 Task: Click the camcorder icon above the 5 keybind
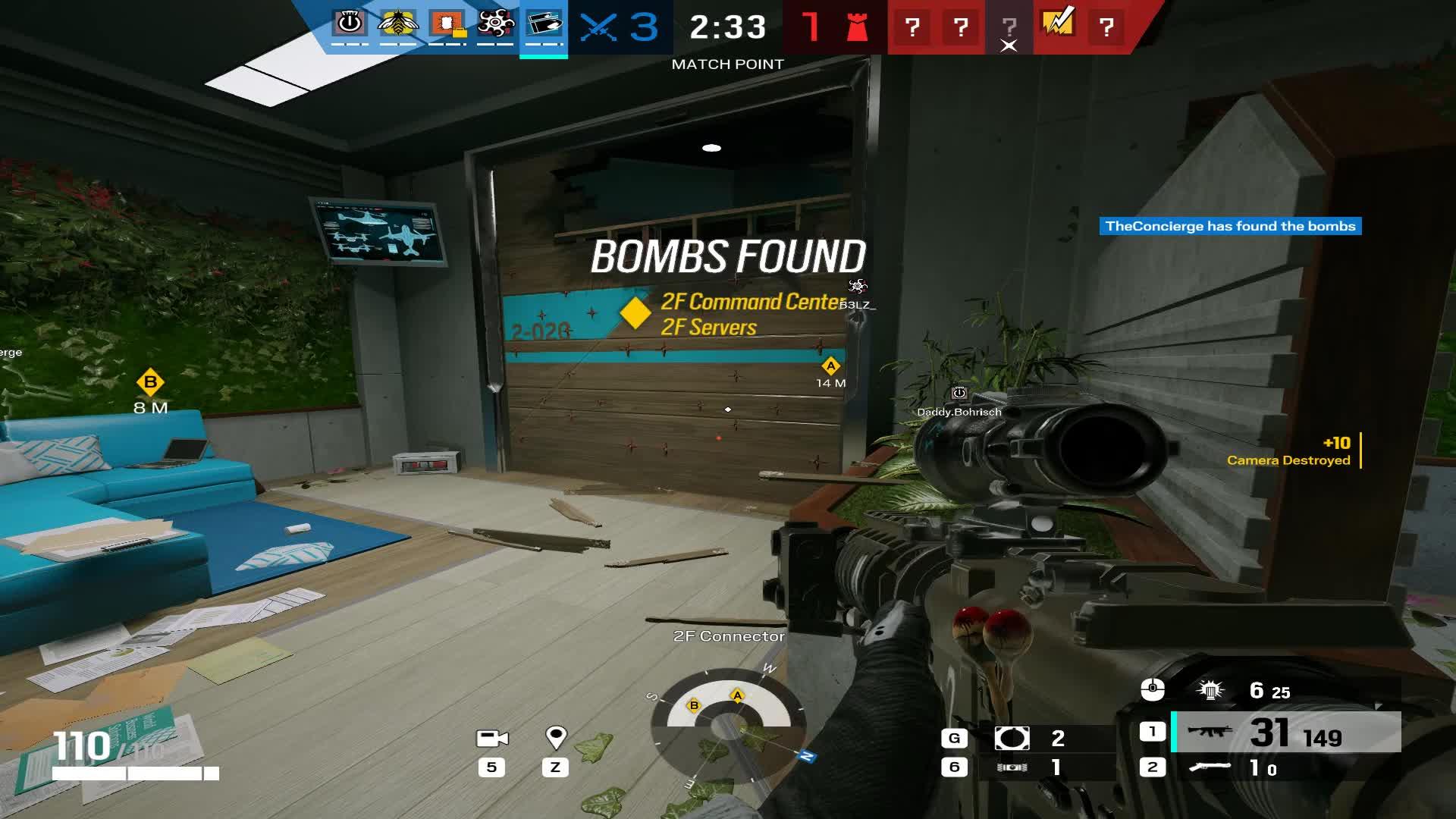click(493, 737)
